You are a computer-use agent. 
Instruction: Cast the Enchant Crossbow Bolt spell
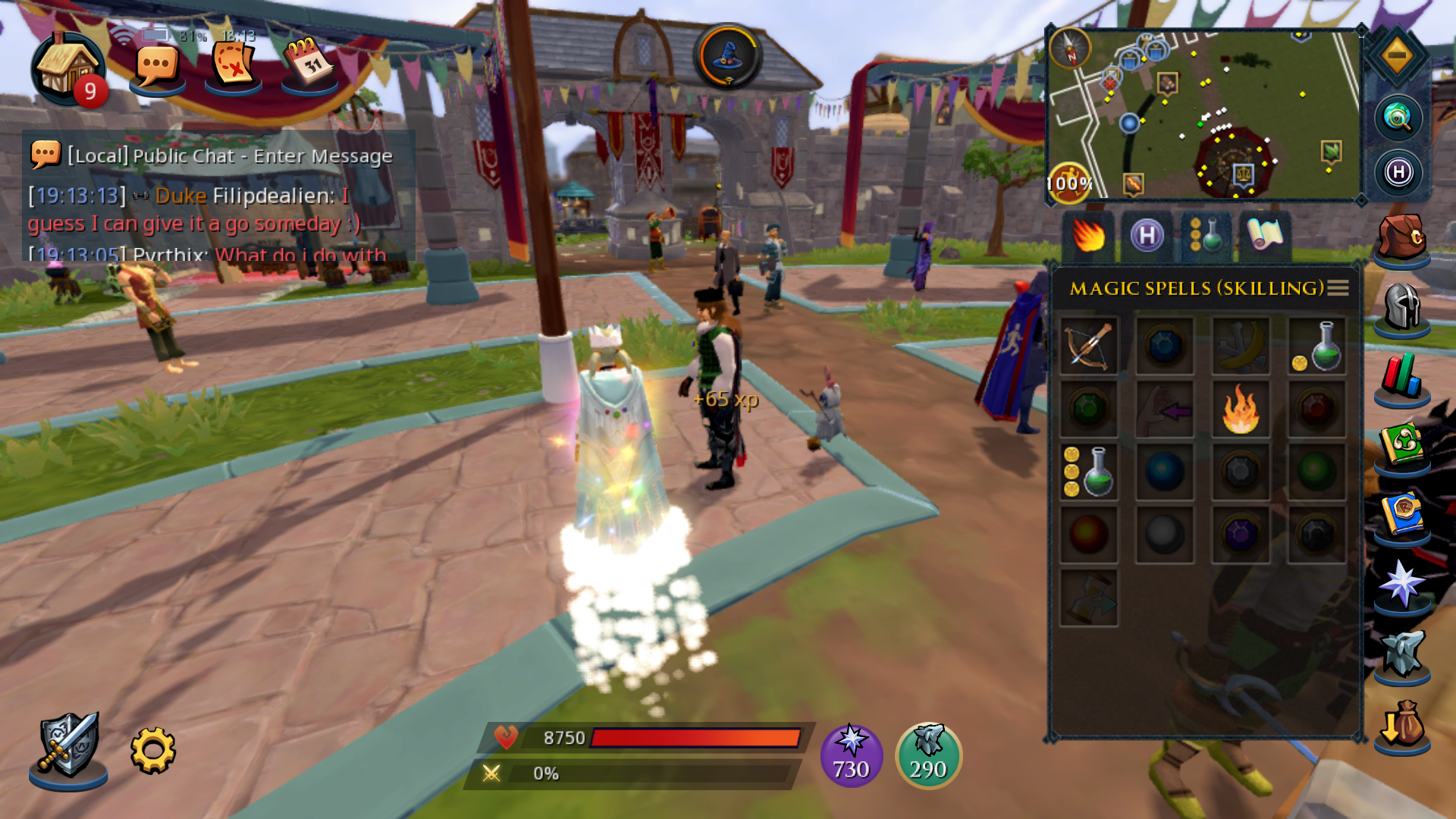click(1088, 347)
